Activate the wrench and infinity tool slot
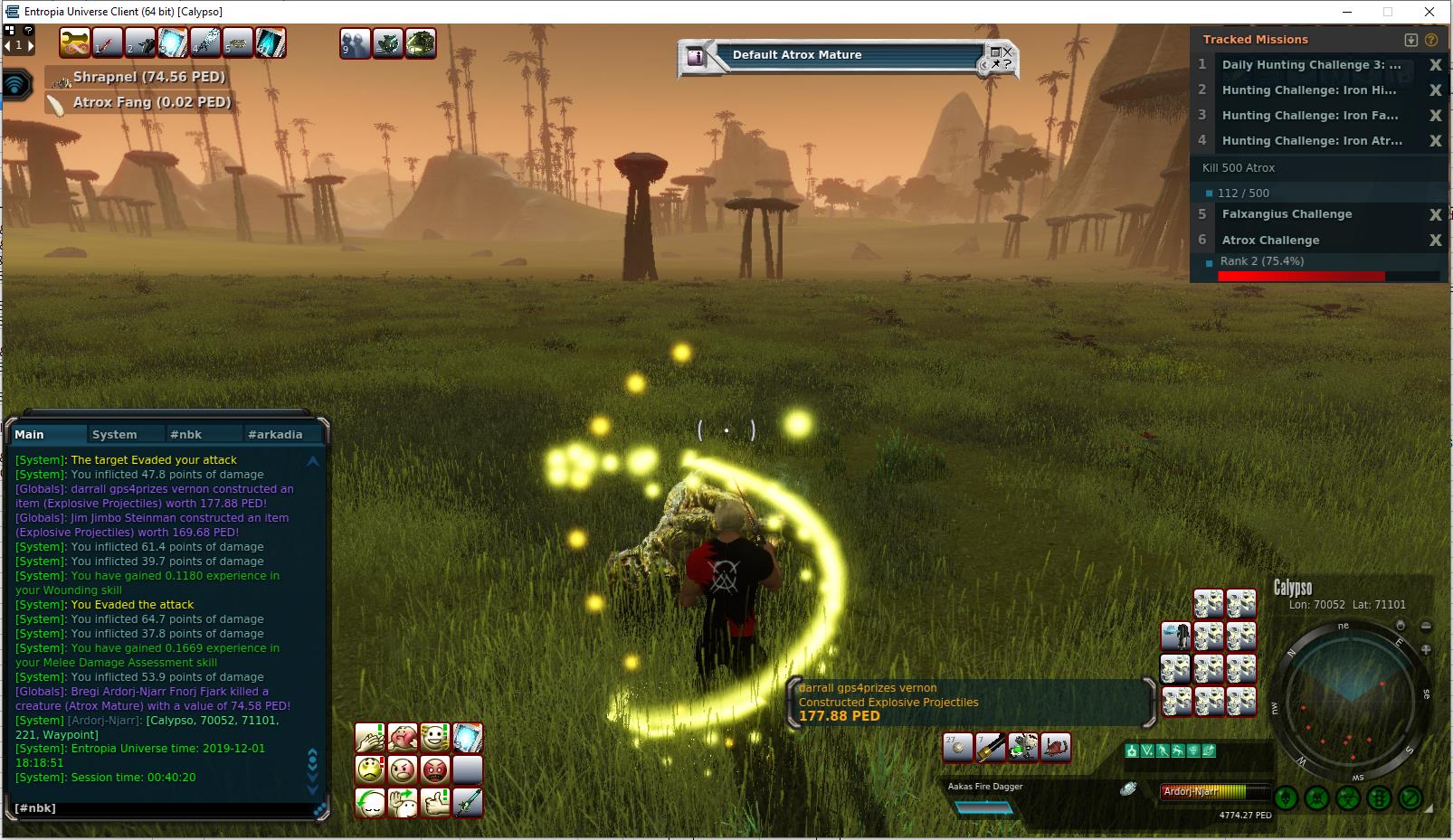This screenshot has width=1453, height=840. coord(75,43)
